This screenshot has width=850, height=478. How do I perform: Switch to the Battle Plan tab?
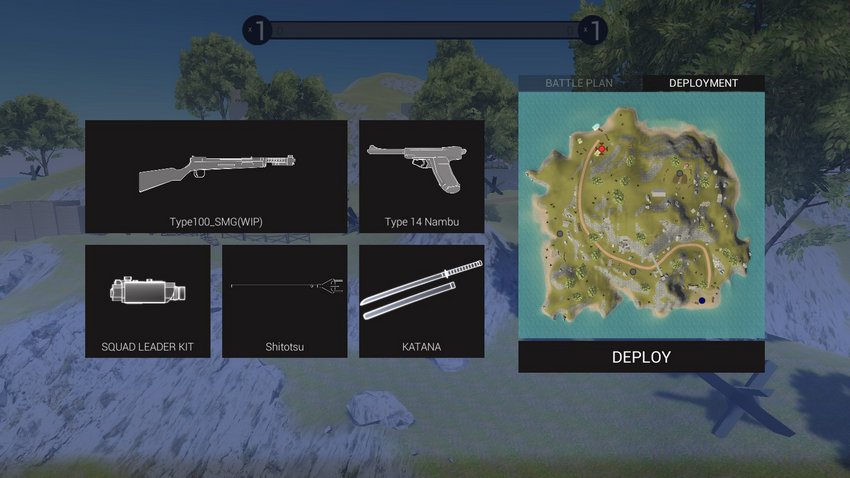point(579,83)
